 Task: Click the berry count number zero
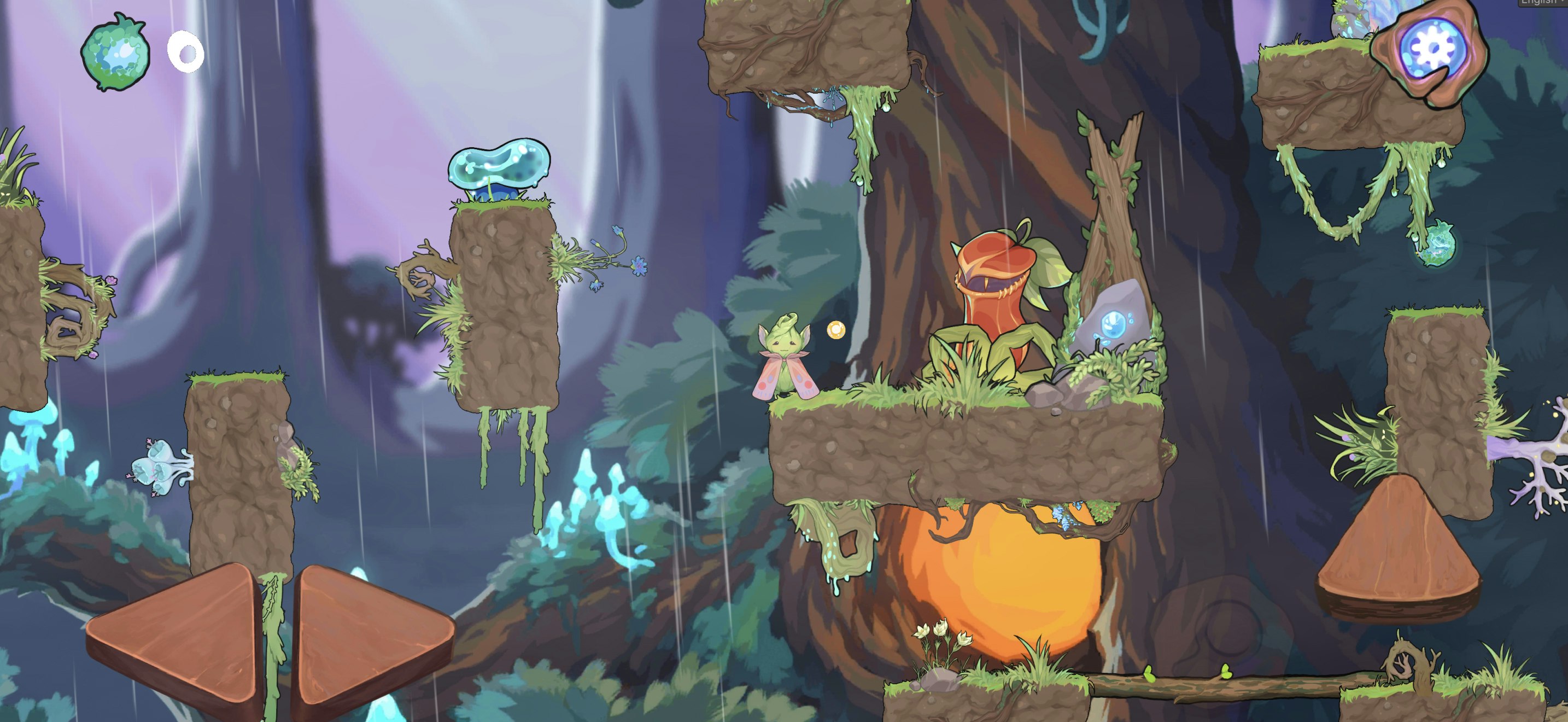[186, 53]
